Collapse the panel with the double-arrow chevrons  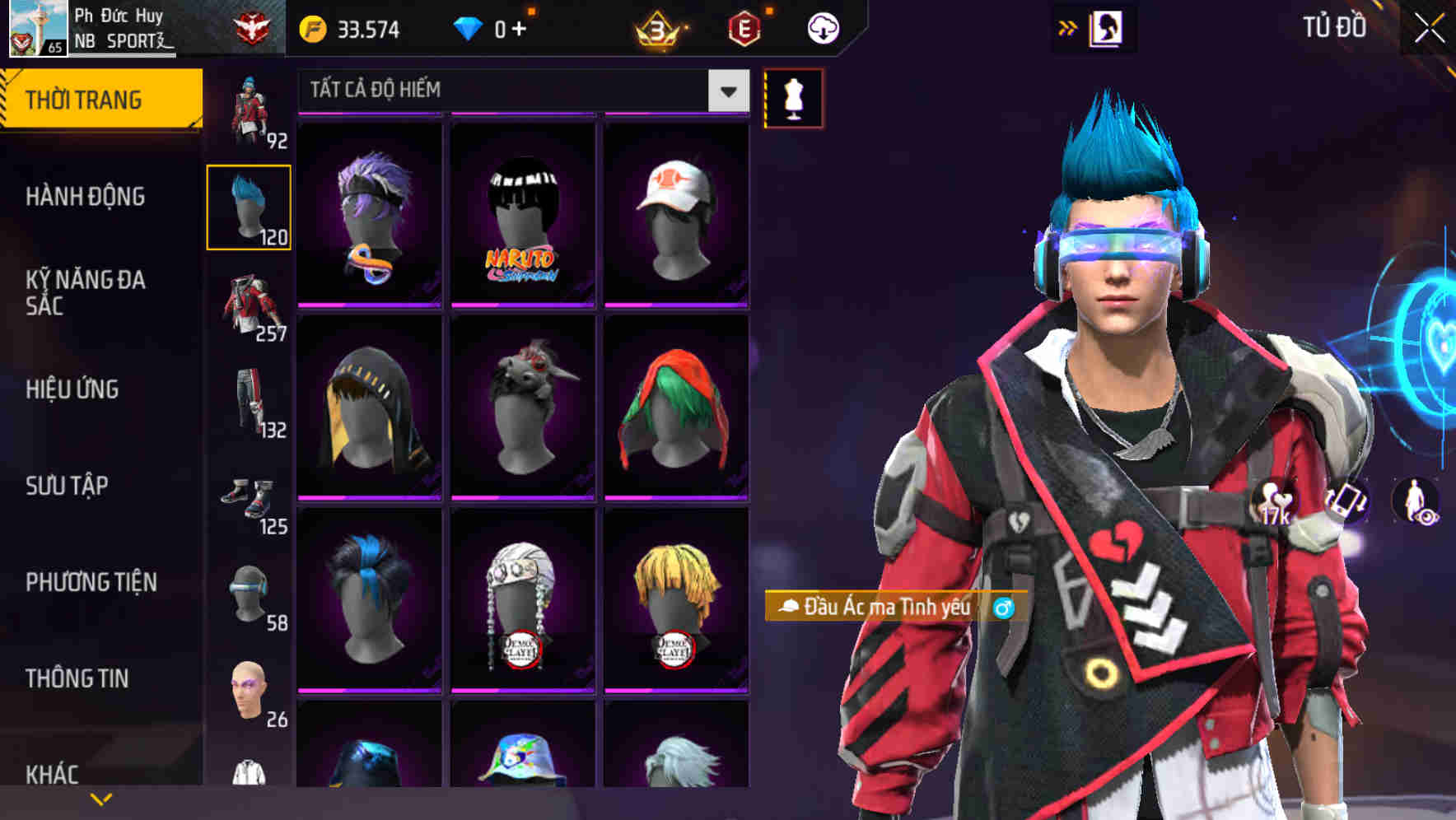pos(1067,27)
